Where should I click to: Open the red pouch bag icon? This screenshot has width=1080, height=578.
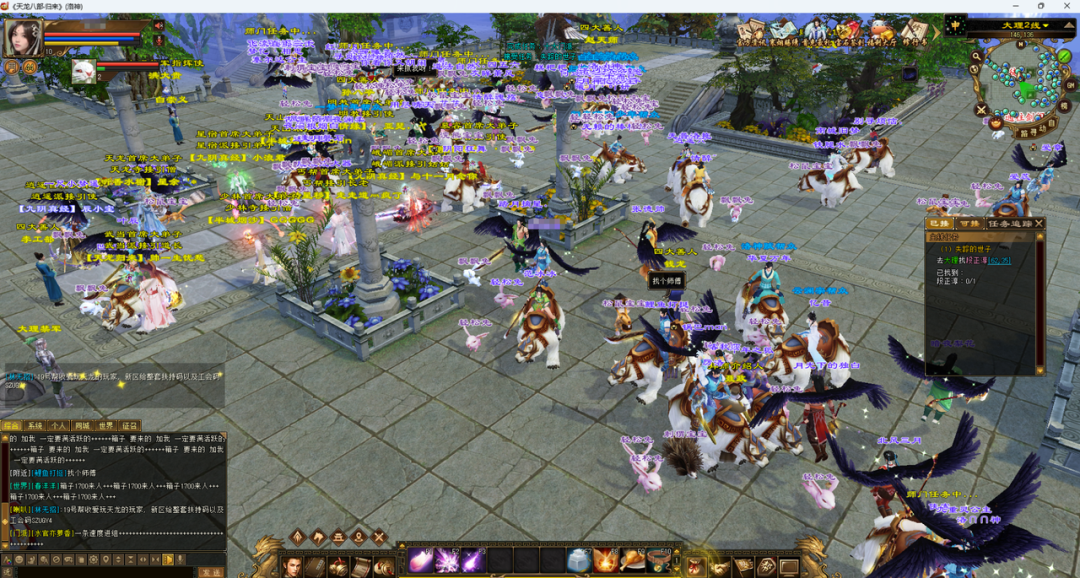694,566
